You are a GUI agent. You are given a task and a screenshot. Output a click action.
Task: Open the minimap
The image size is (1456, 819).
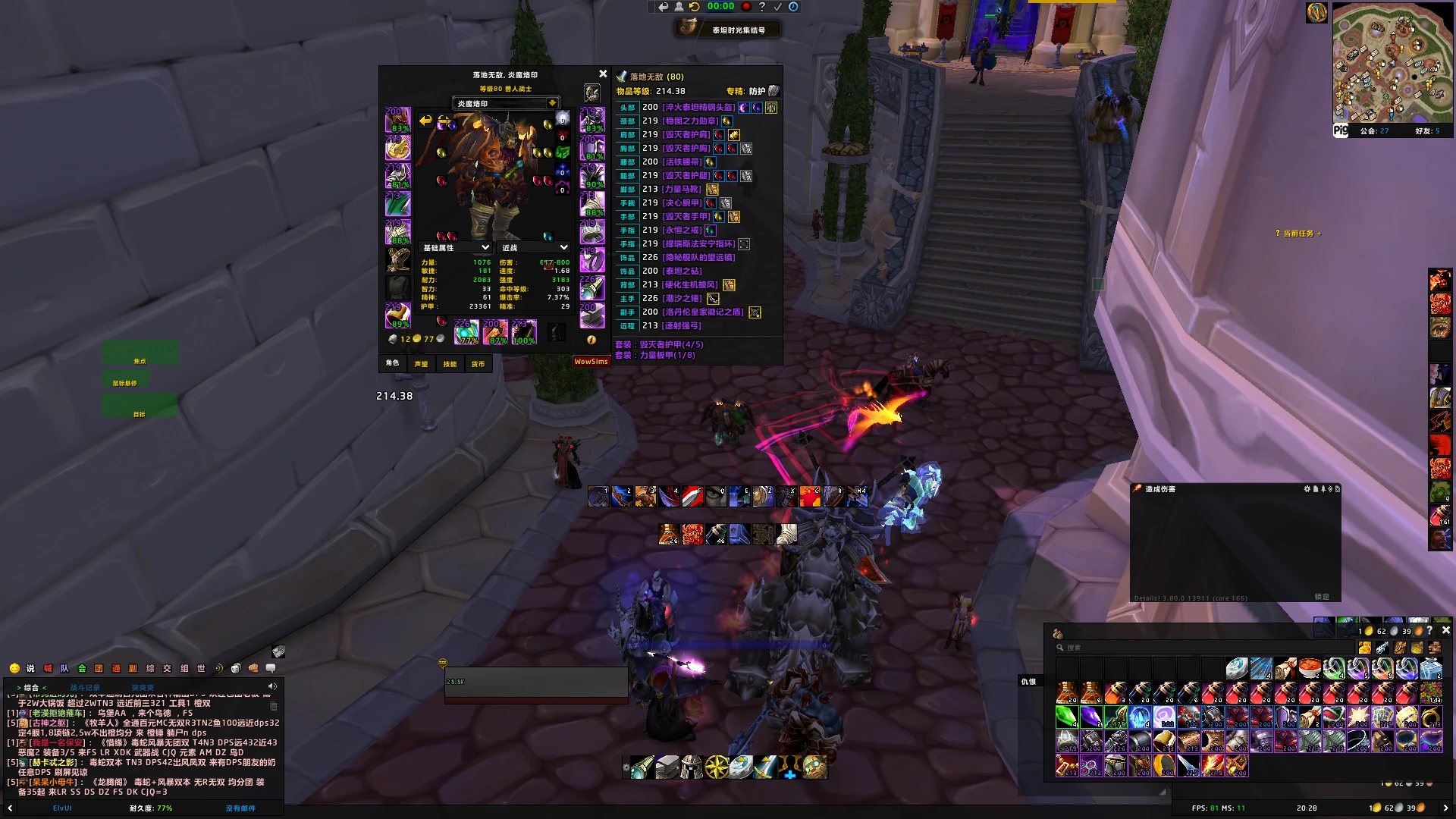(1382, 63)
